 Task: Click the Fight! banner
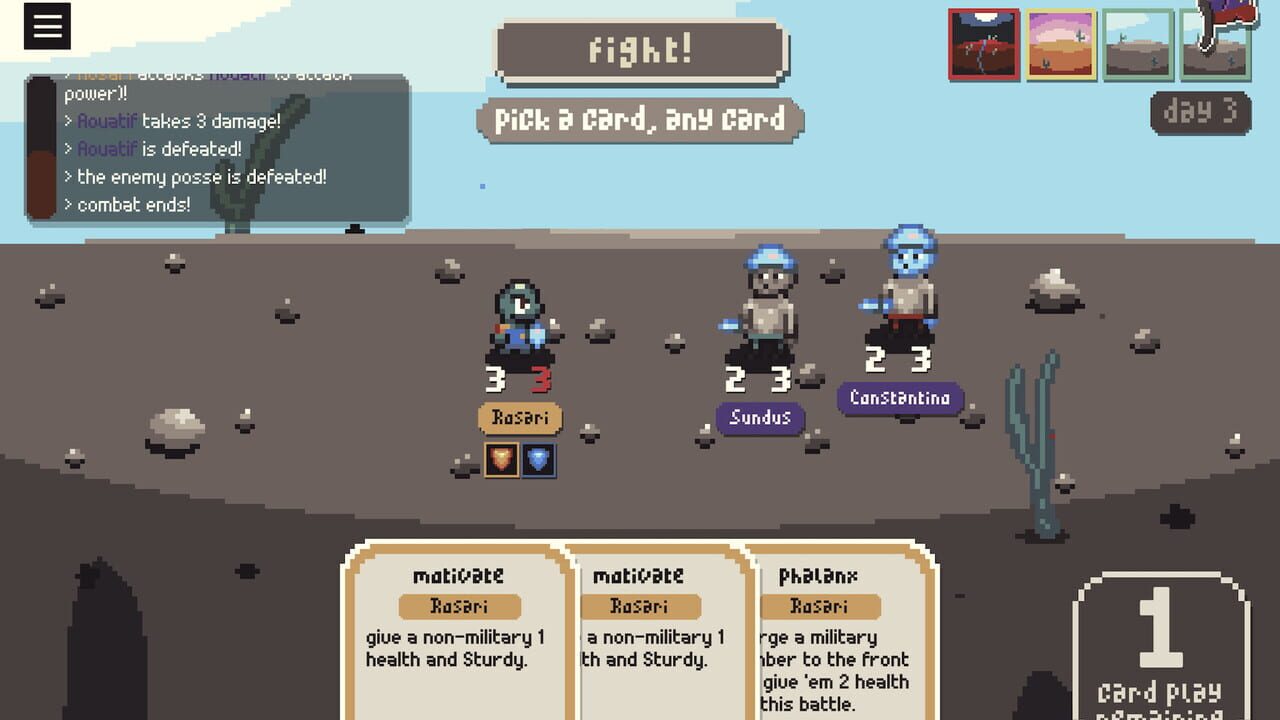tap(640, 52)
